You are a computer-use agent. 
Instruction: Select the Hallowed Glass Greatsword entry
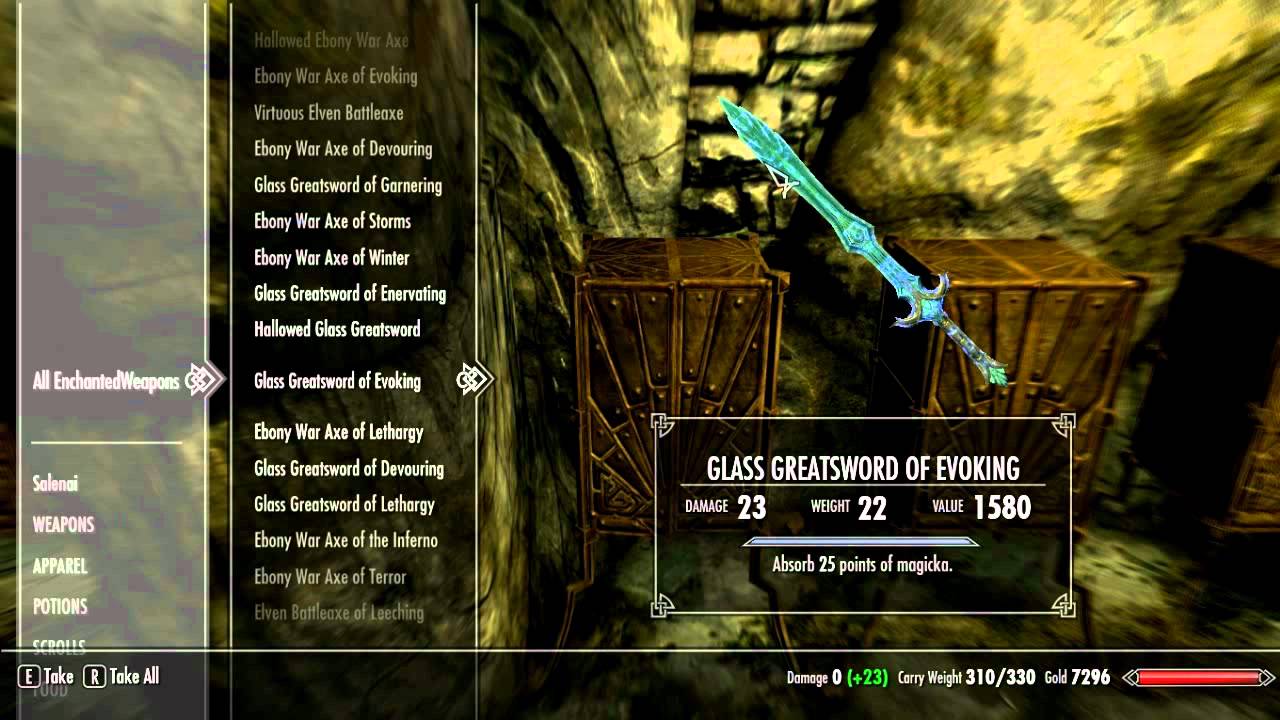tap(337, 329)
